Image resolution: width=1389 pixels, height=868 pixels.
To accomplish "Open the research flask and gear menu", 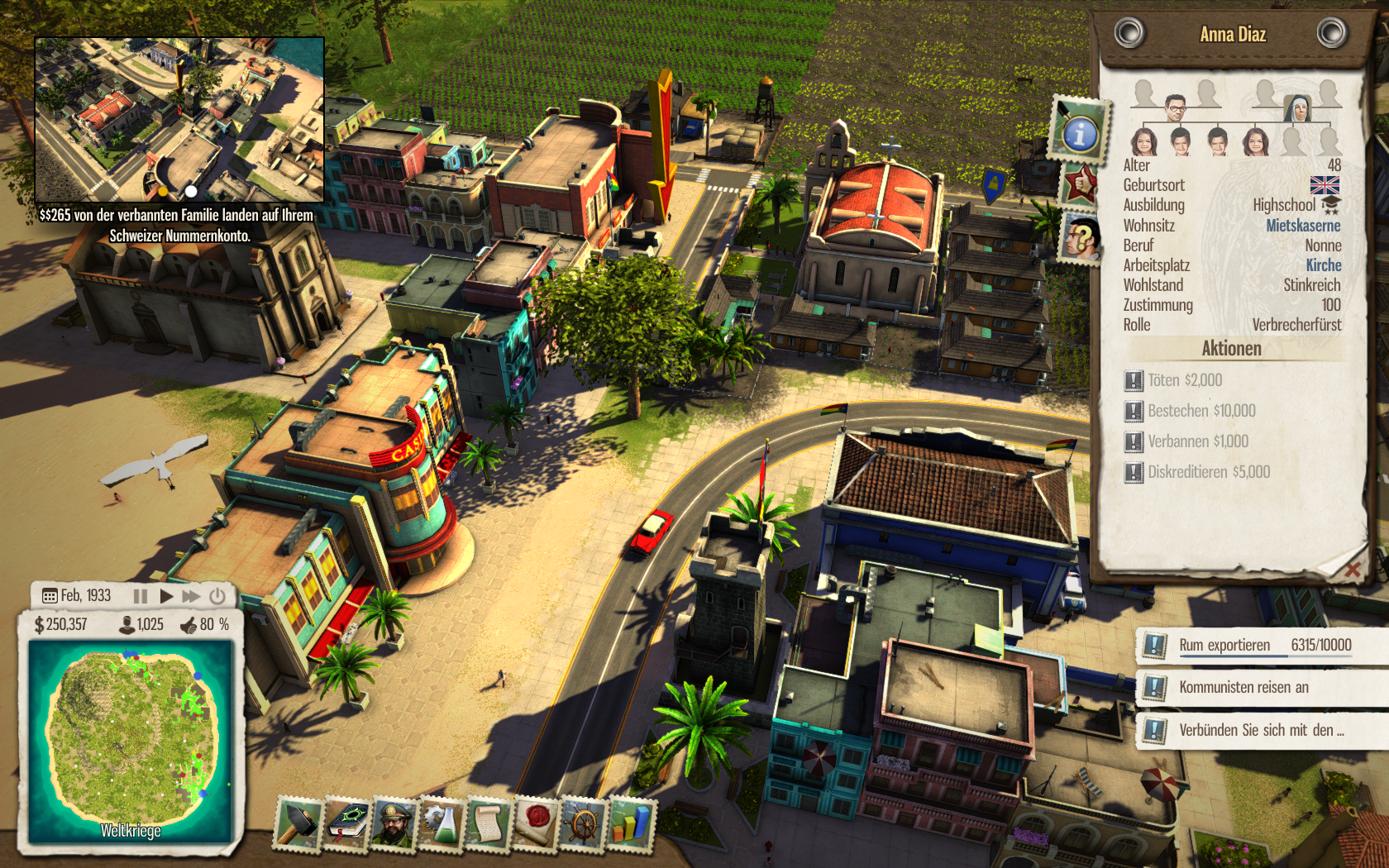I will point(441,823).
